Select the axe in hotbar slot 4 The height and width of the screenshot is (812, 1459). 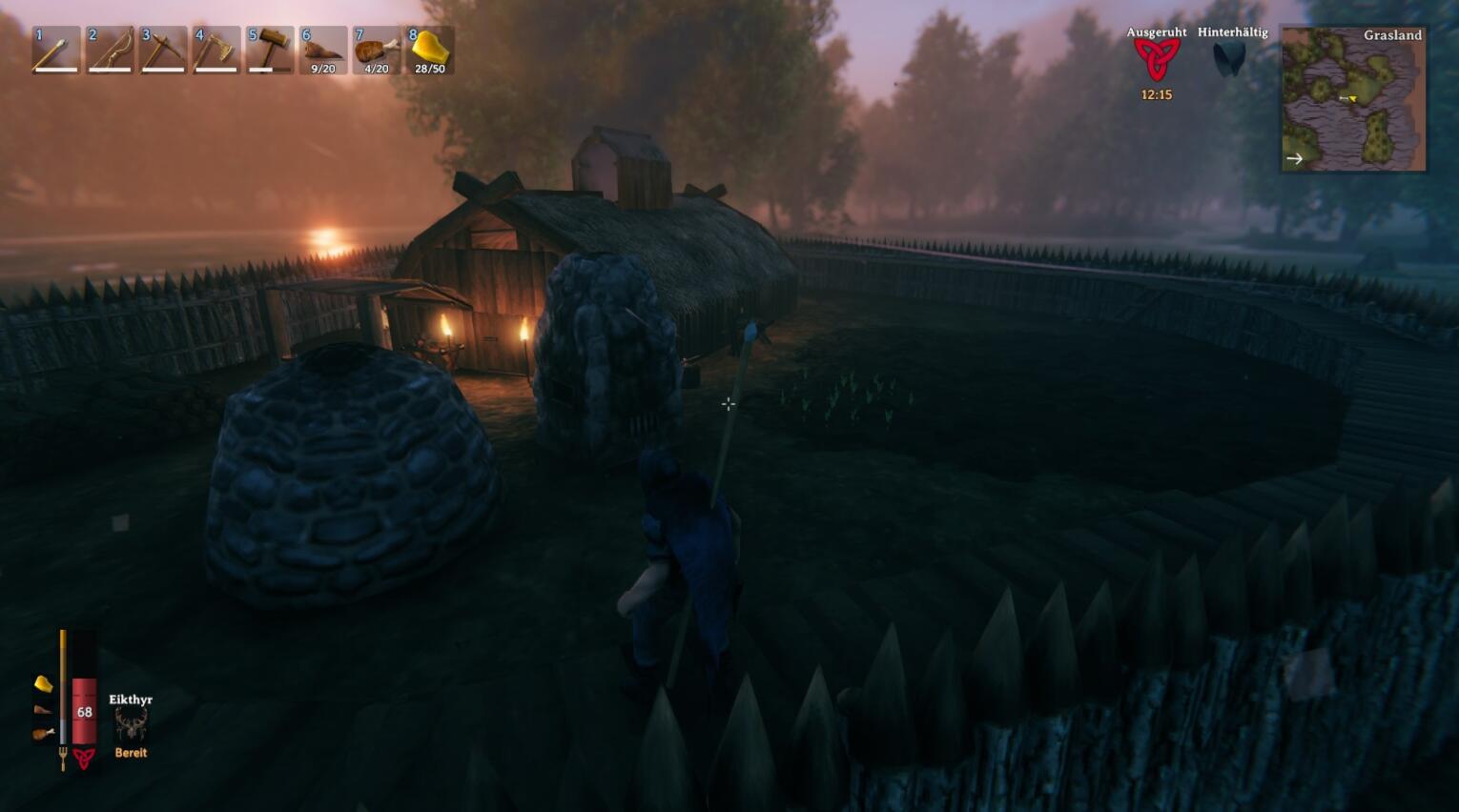[x=216, y=51]
